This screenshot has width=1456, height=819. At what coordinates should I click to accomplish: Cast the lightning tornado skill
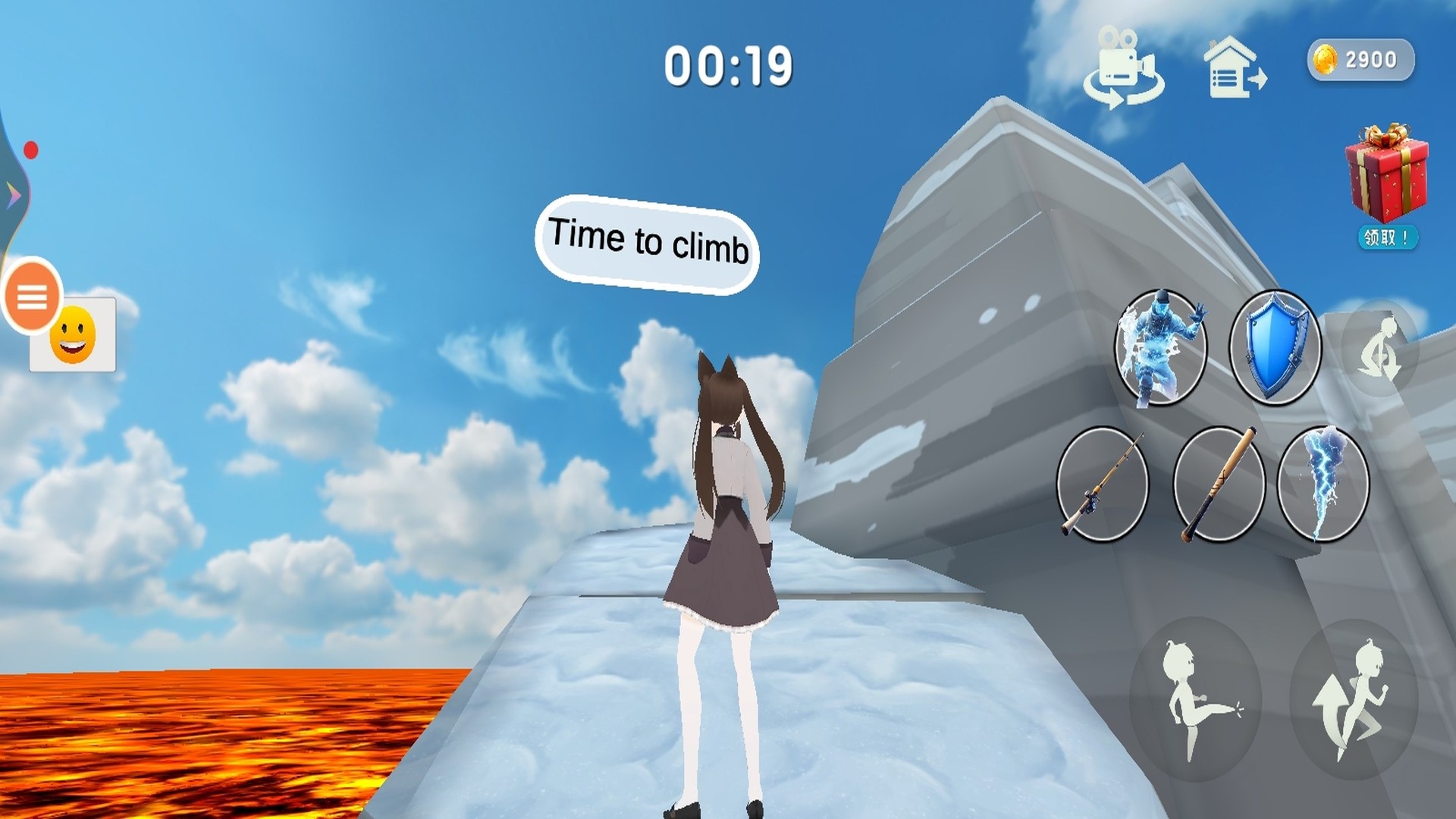(x=1323, y=484)
